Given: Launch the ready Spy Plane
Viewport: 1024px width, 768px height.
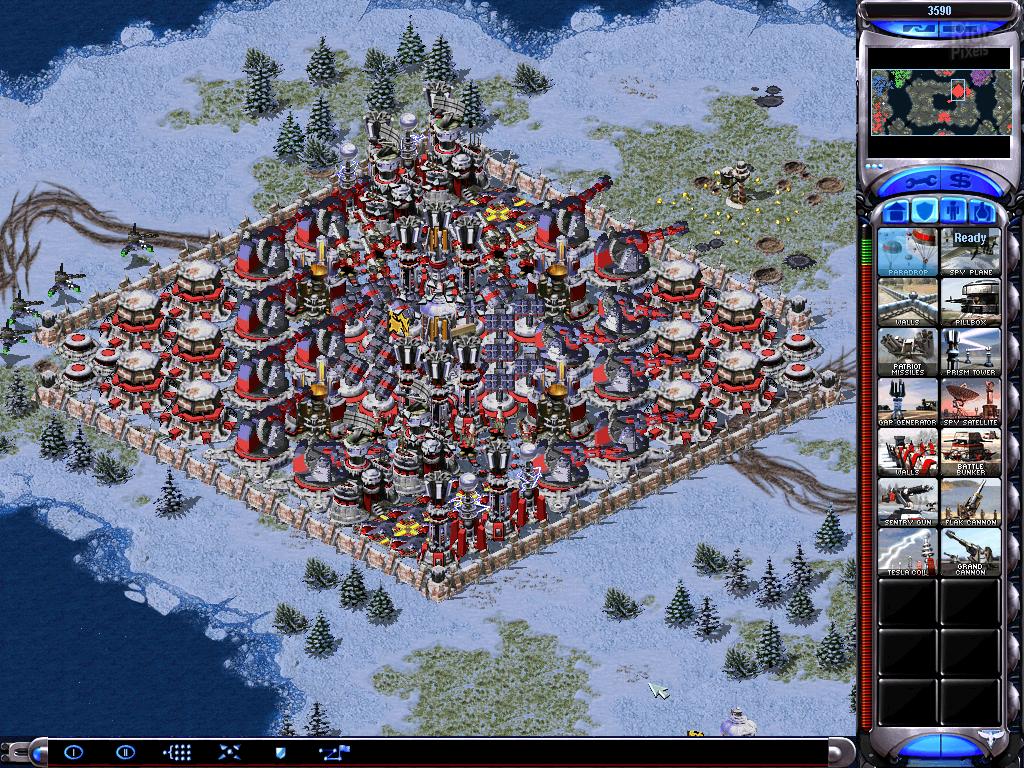Looking at the screenshot, I should pyautogui.click(x=970, y=251).
